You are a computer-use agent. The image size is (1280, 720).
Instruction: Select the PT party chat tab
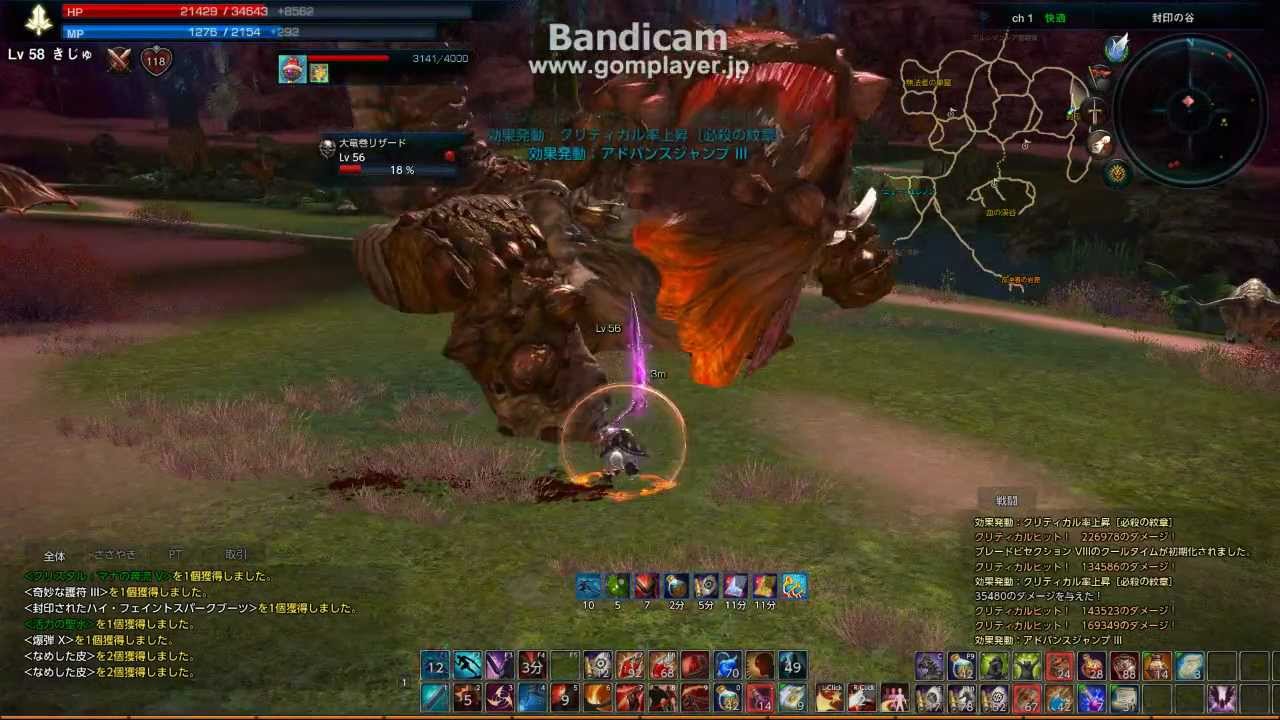click(x=176, y=554)
